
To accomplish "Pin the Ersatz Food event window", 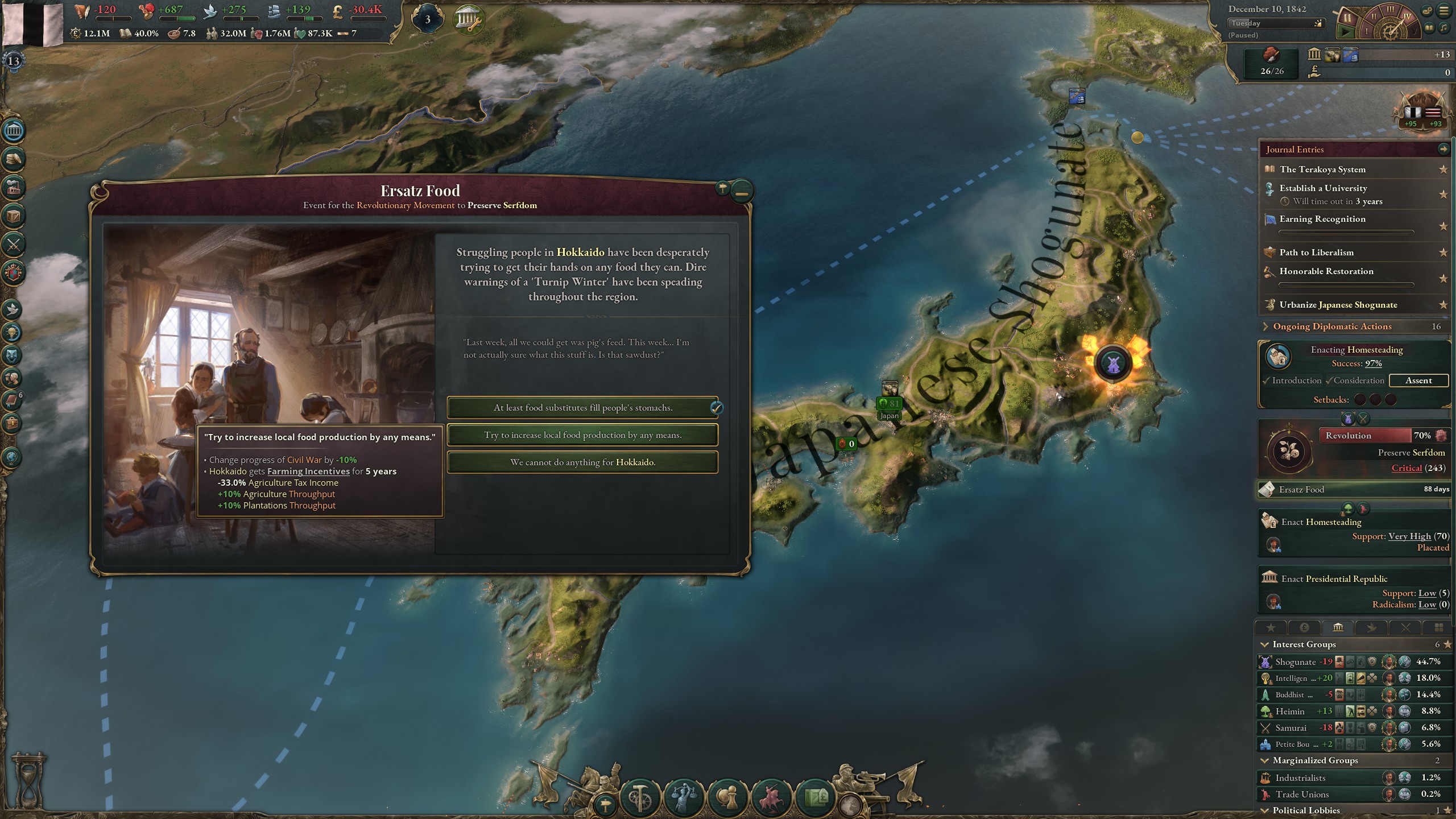I will coord(721,189).
